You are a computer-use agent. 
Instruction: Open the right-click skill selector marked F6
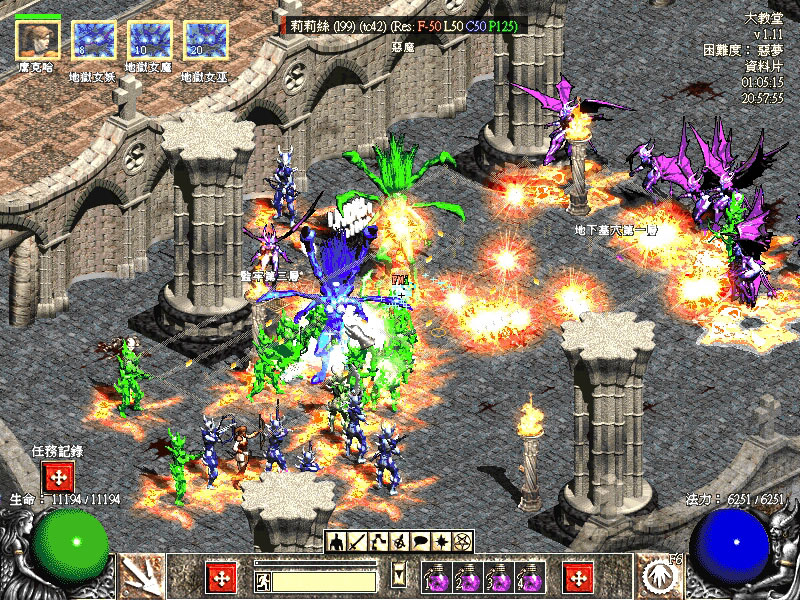click(x=659, y=578)
